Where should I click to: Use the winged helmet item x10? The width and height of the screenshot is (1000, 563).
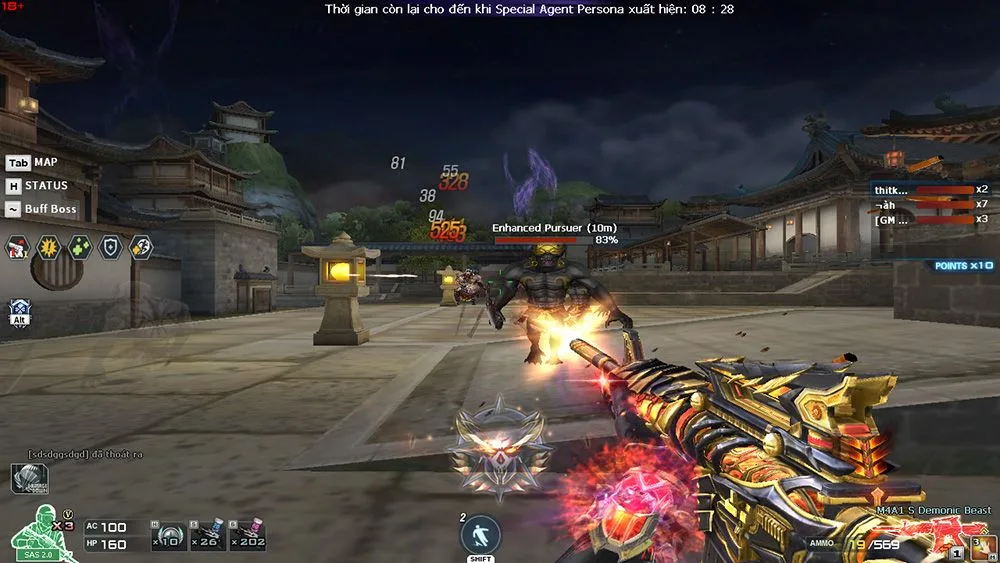pyautogui.click(x=169, y=536)
